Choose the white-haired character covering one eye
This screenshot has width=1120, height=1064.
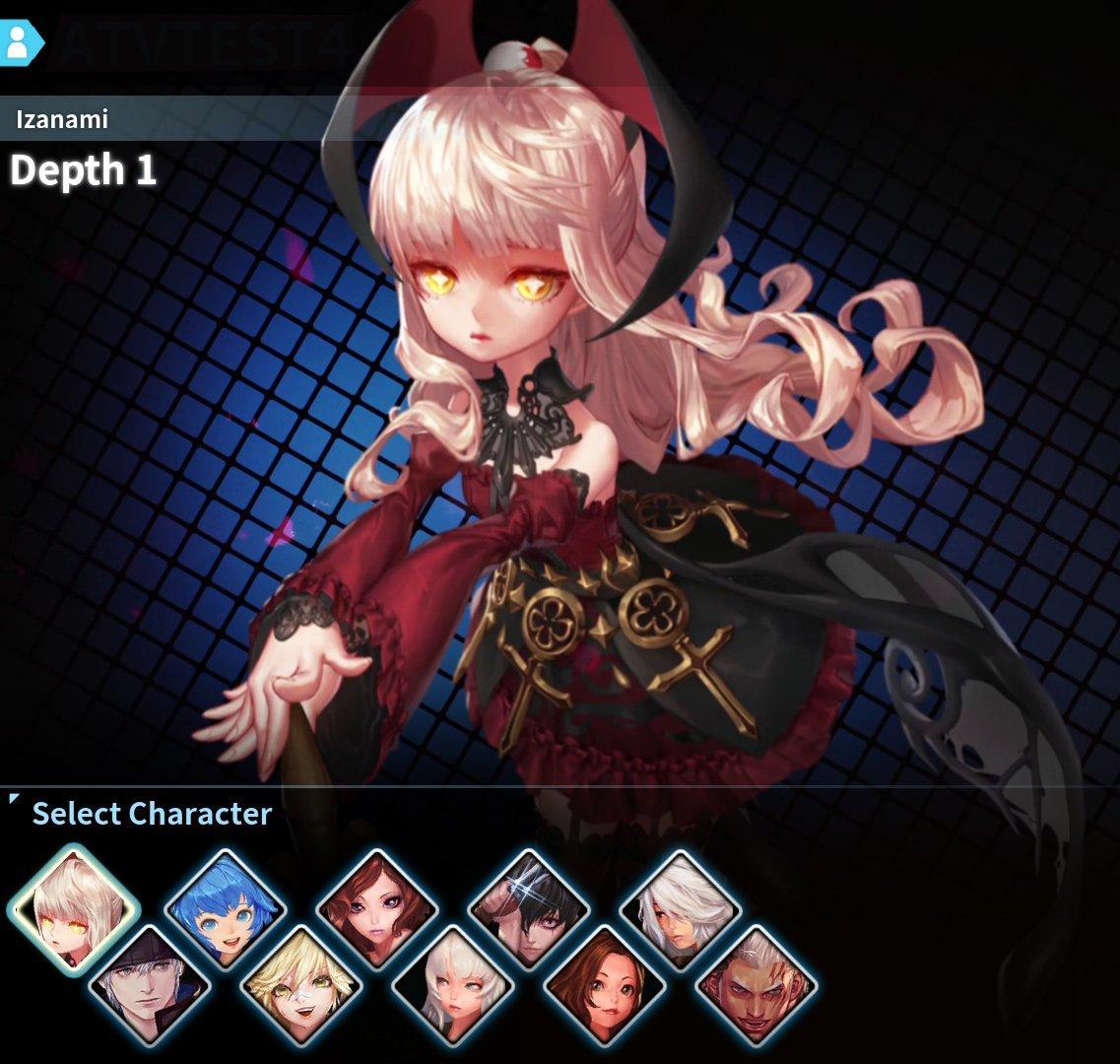click(681, 909)
